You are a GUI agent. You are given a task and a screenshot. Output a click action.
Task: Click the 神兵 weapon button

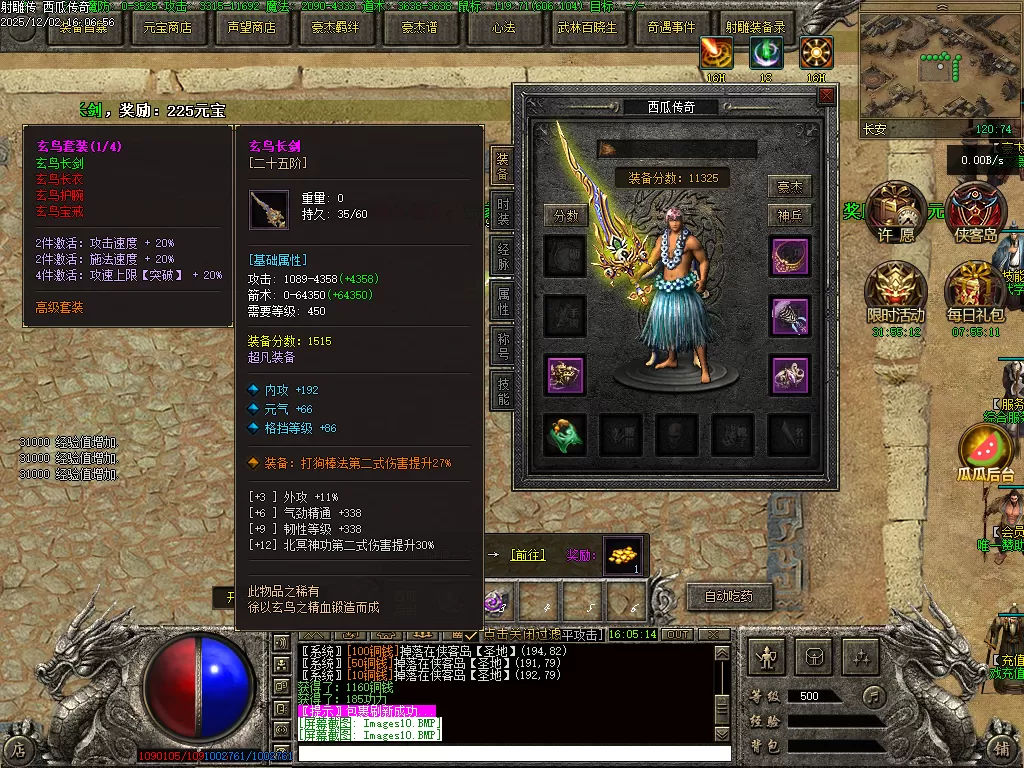(x=789, y=215)
